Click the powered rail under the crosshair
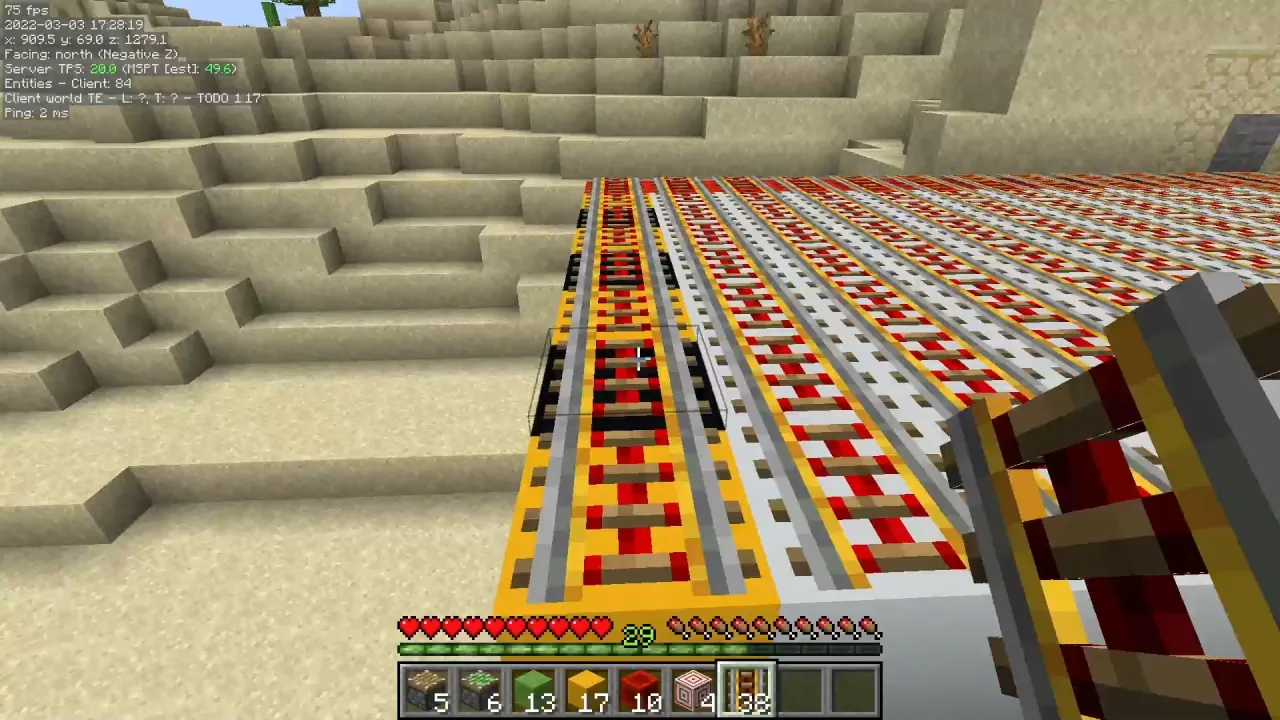The height and width of the screenshot is (720, 1280). click(640, 360)
